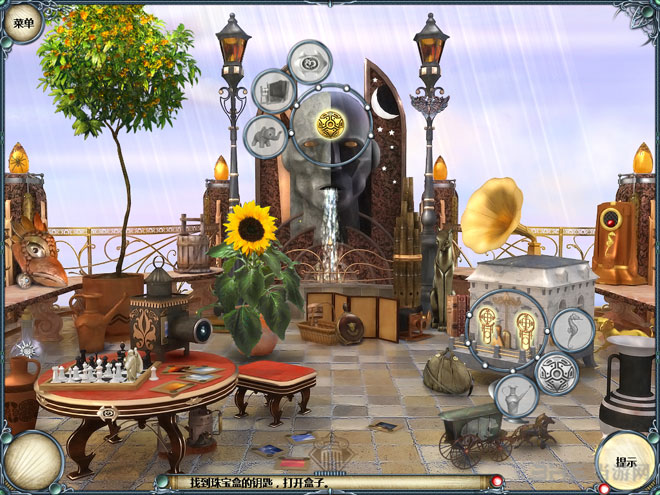Click the glowing golden keys ring

click(507, 330)
